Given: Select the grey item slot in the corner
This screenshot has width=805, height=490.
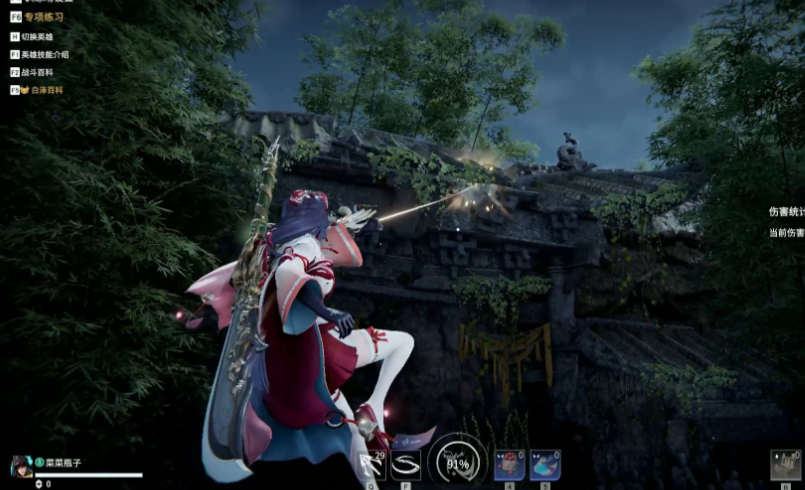Looking at the screenshot, I should pyautogui.click(x=785, y=466).
